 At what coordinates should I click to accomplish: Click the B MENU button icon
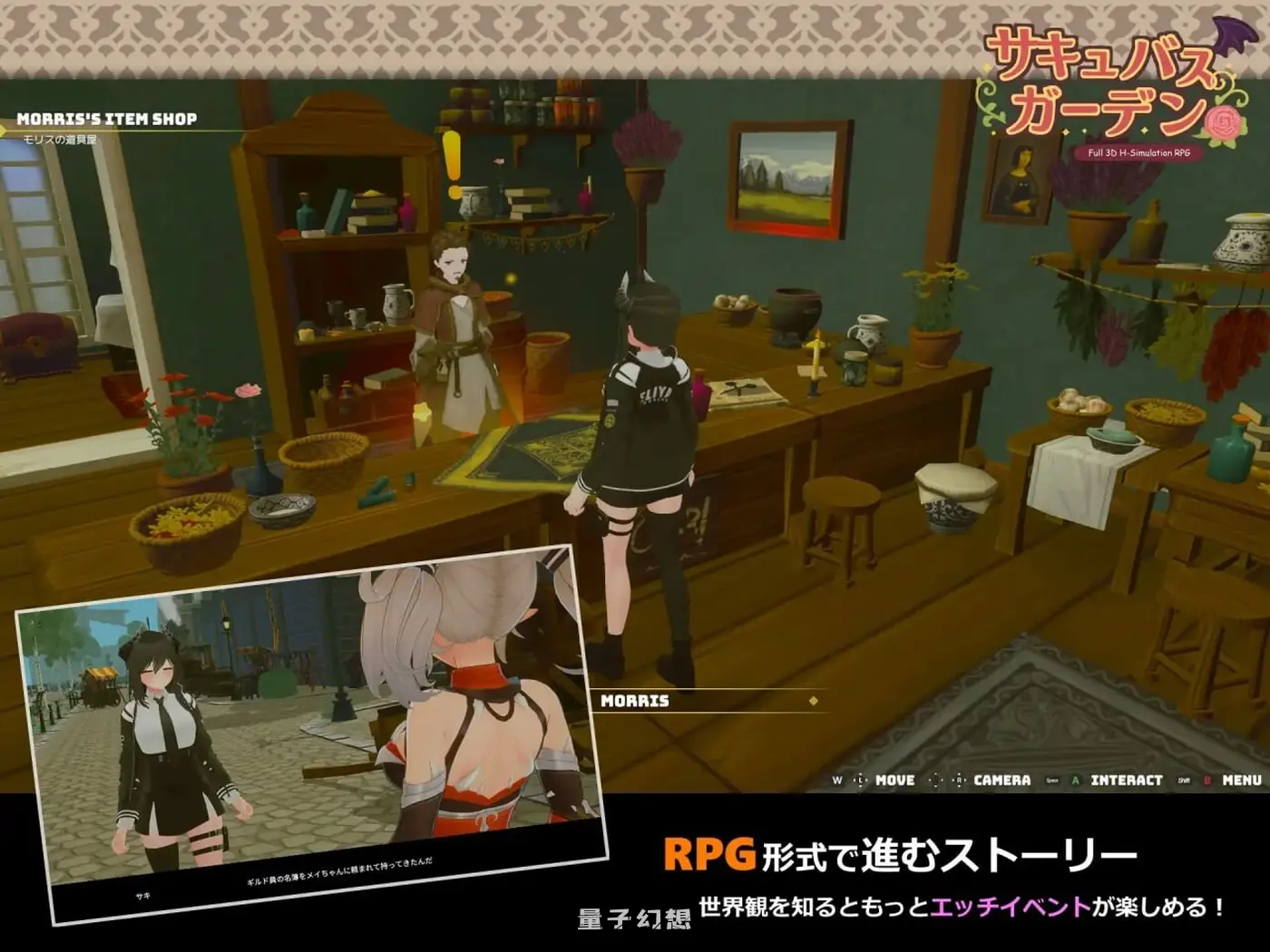point(1208,780)
